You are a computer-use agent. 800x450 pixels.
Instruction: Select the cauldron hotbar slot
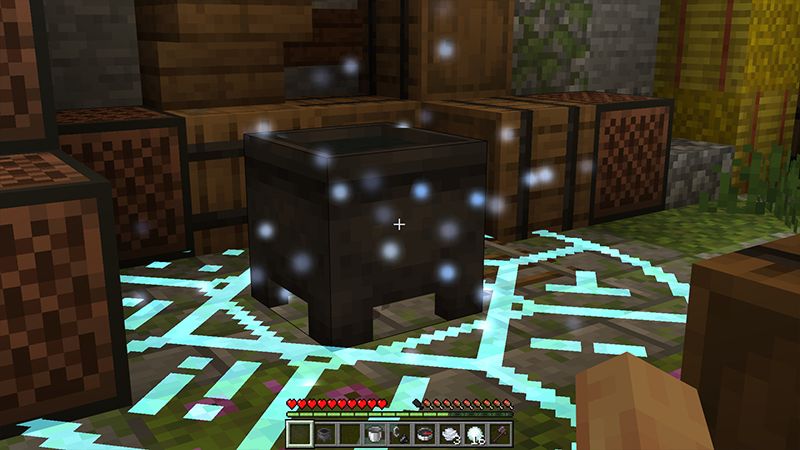[325, 433]
